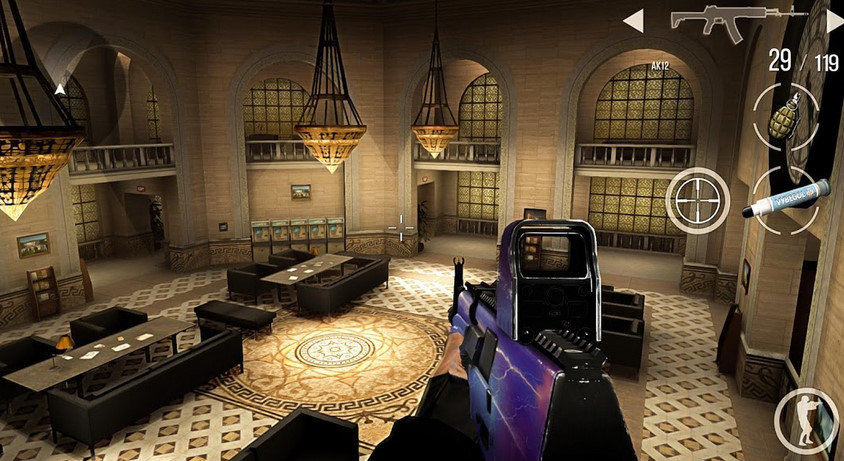Use the syringe item button

point(786,198)
